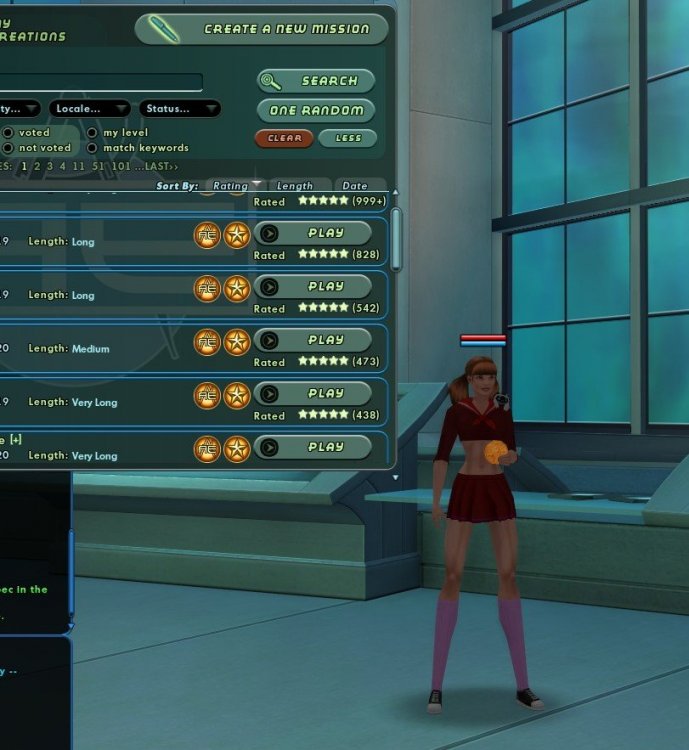Select the "not voted" filter option
This screenshot has height=750, width=689.
[8, 148]
